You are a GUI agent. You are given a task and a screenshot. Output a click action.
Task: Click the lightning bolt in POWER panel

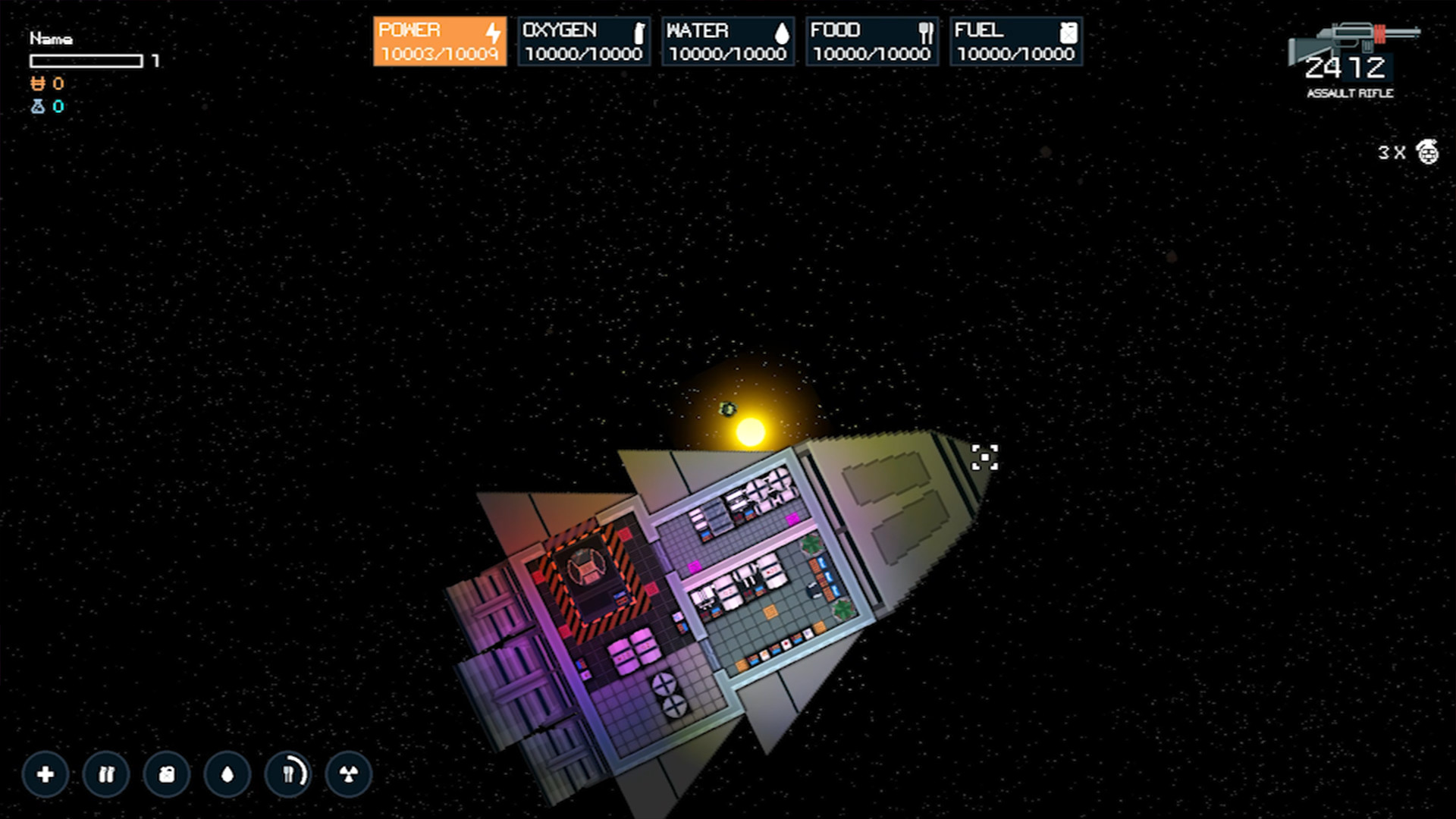[491, 32]
